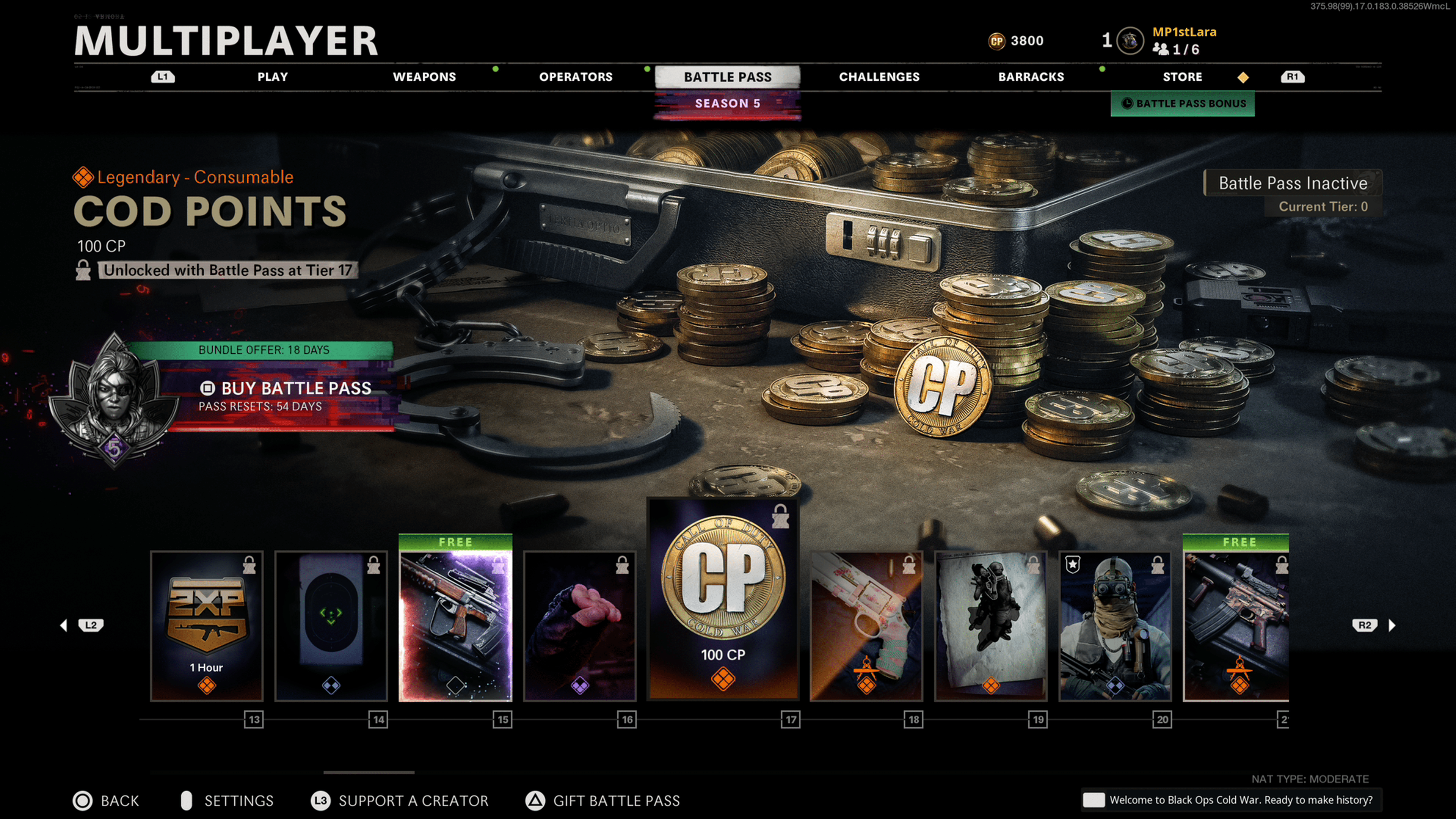
Task: Select the 100 CP tier 17 reward
Action: point(723,599)
